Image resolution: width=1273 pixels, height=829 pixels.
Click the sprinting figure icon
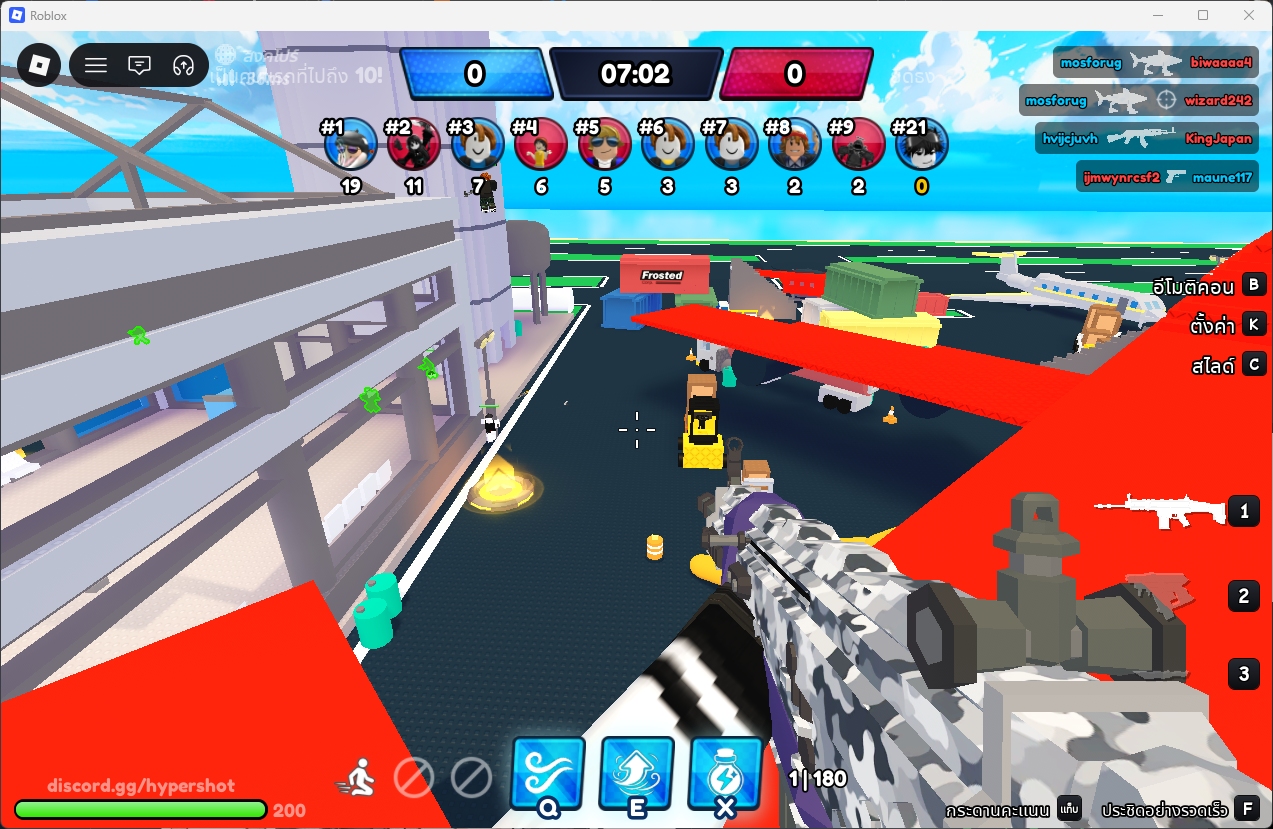[x=356, y=775]
